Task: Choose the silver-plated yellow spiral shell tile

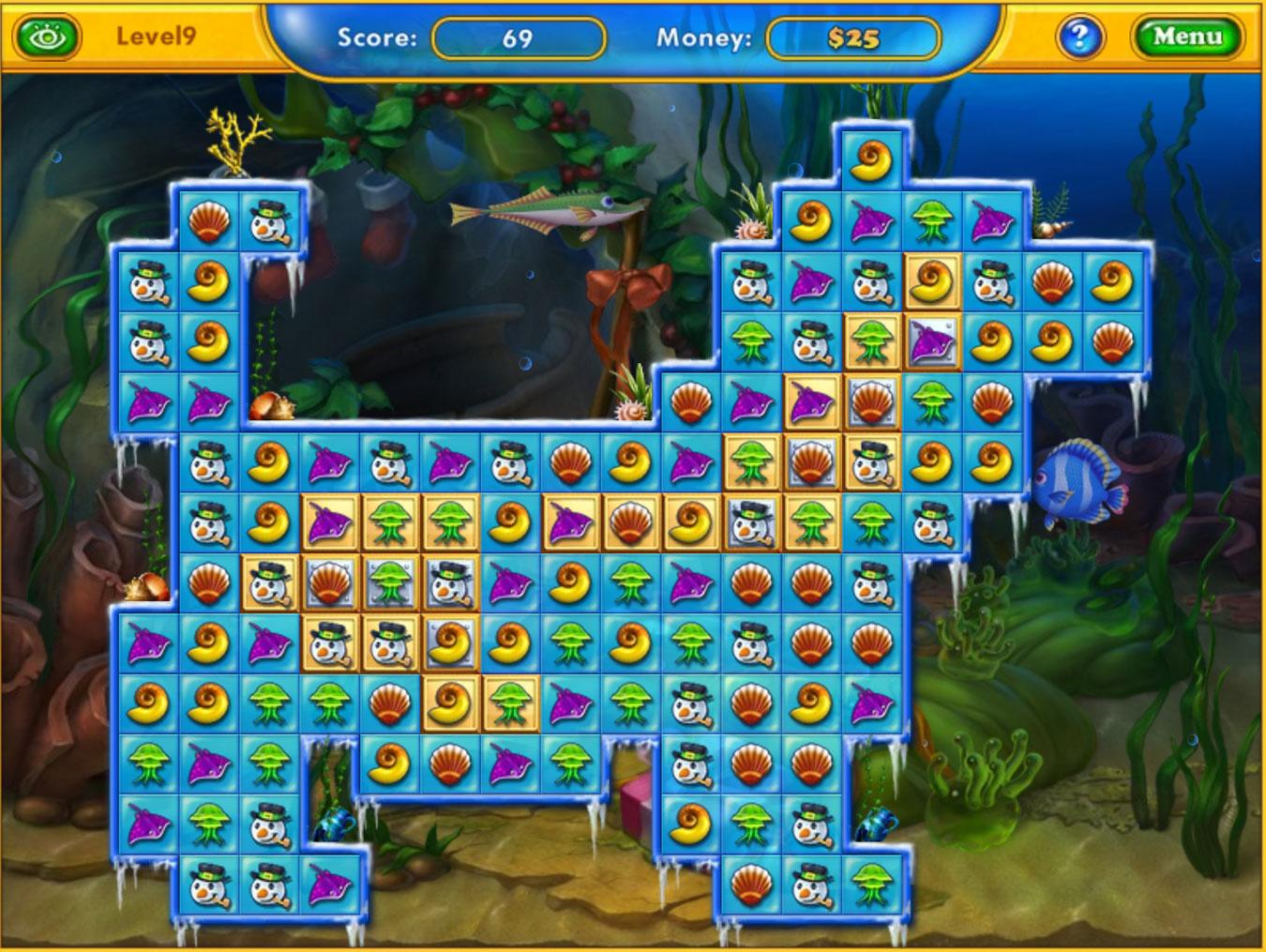Action: [x=449, y=642]
